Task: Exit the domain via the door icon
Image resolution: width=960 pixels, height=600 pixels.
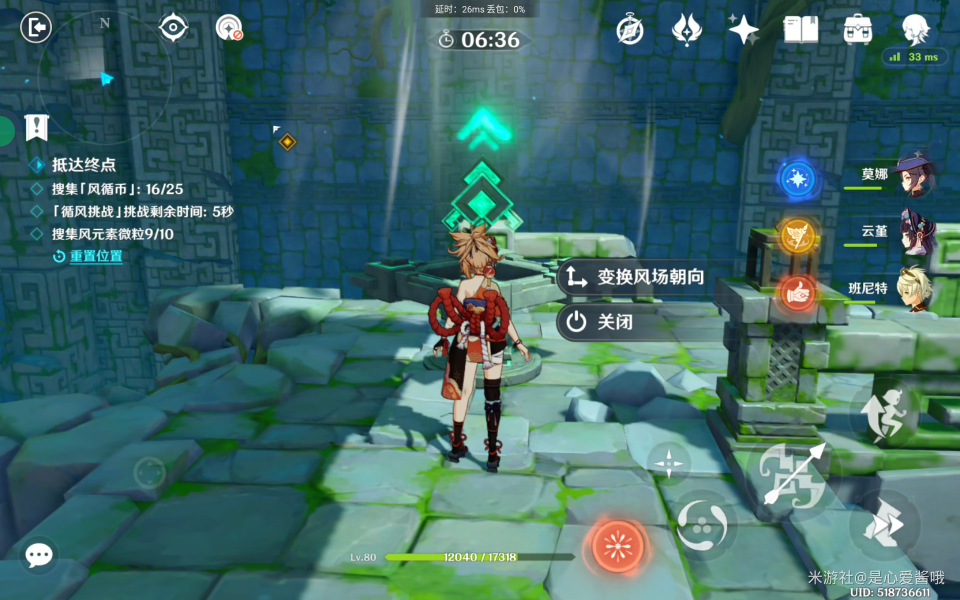Action: pos(35,28)
